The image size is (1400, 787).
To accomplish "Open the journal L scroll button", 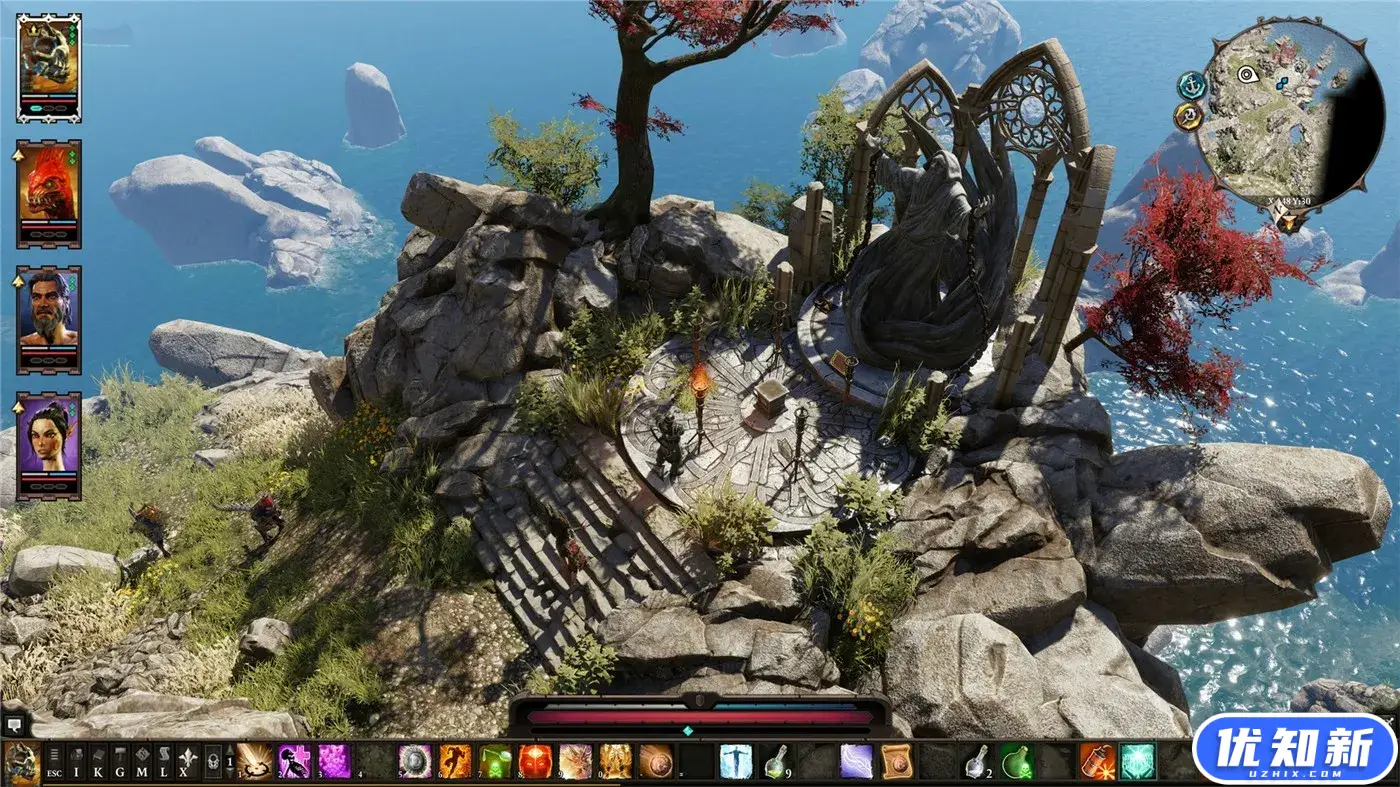I will (x=164, y=762).
